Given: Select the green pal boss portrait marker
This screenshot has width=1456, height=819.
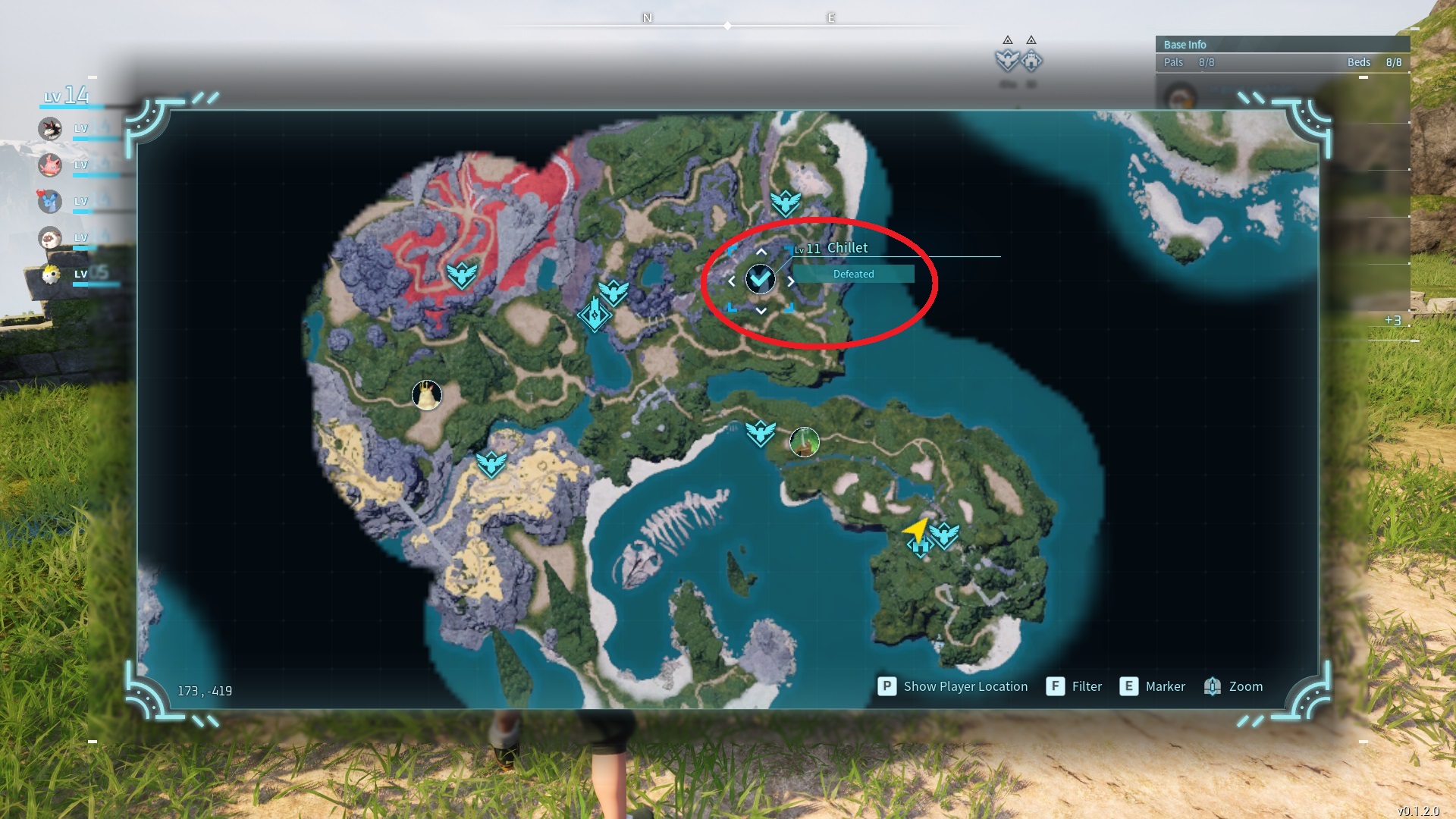Looking at the screenshot, I should point(805,441).
